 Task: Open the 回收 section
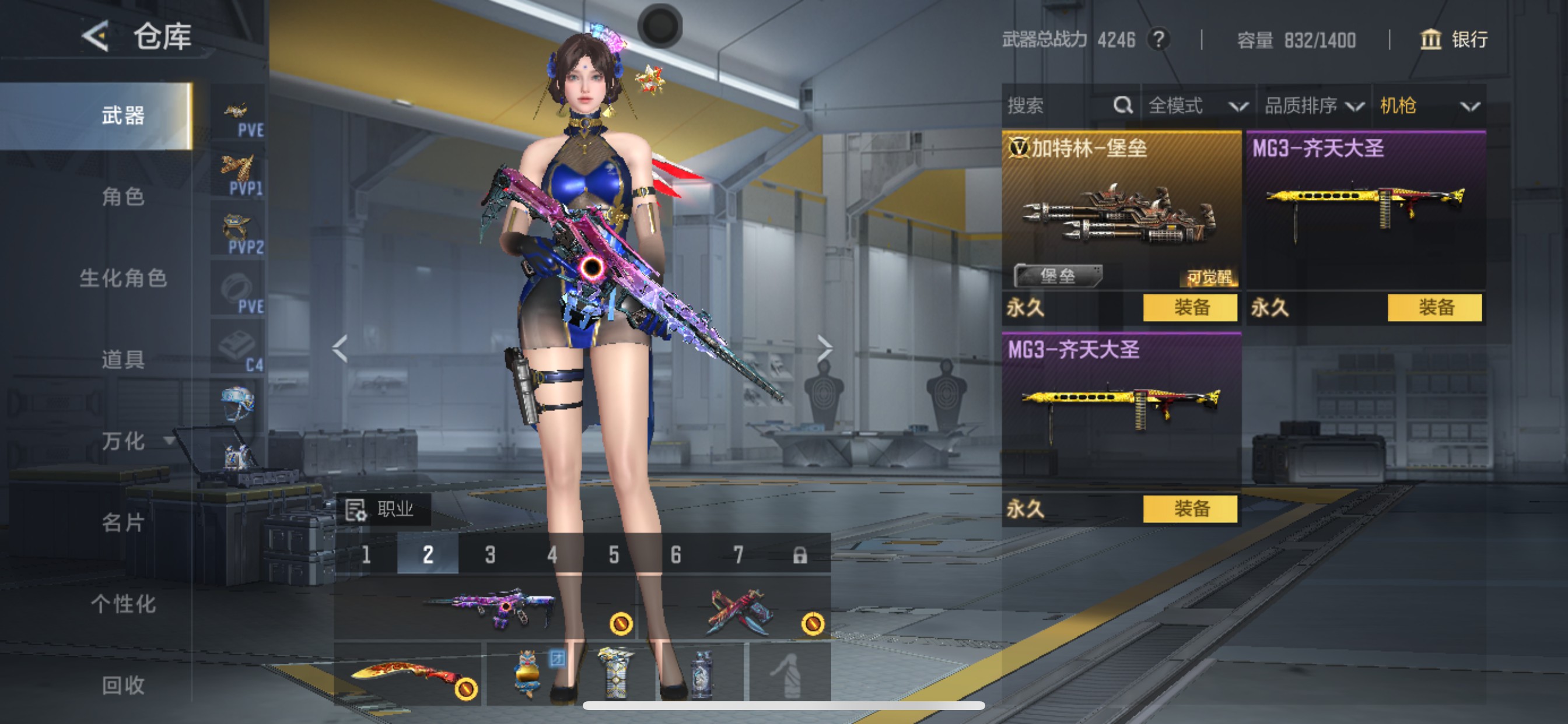click(x=123, y=685)
